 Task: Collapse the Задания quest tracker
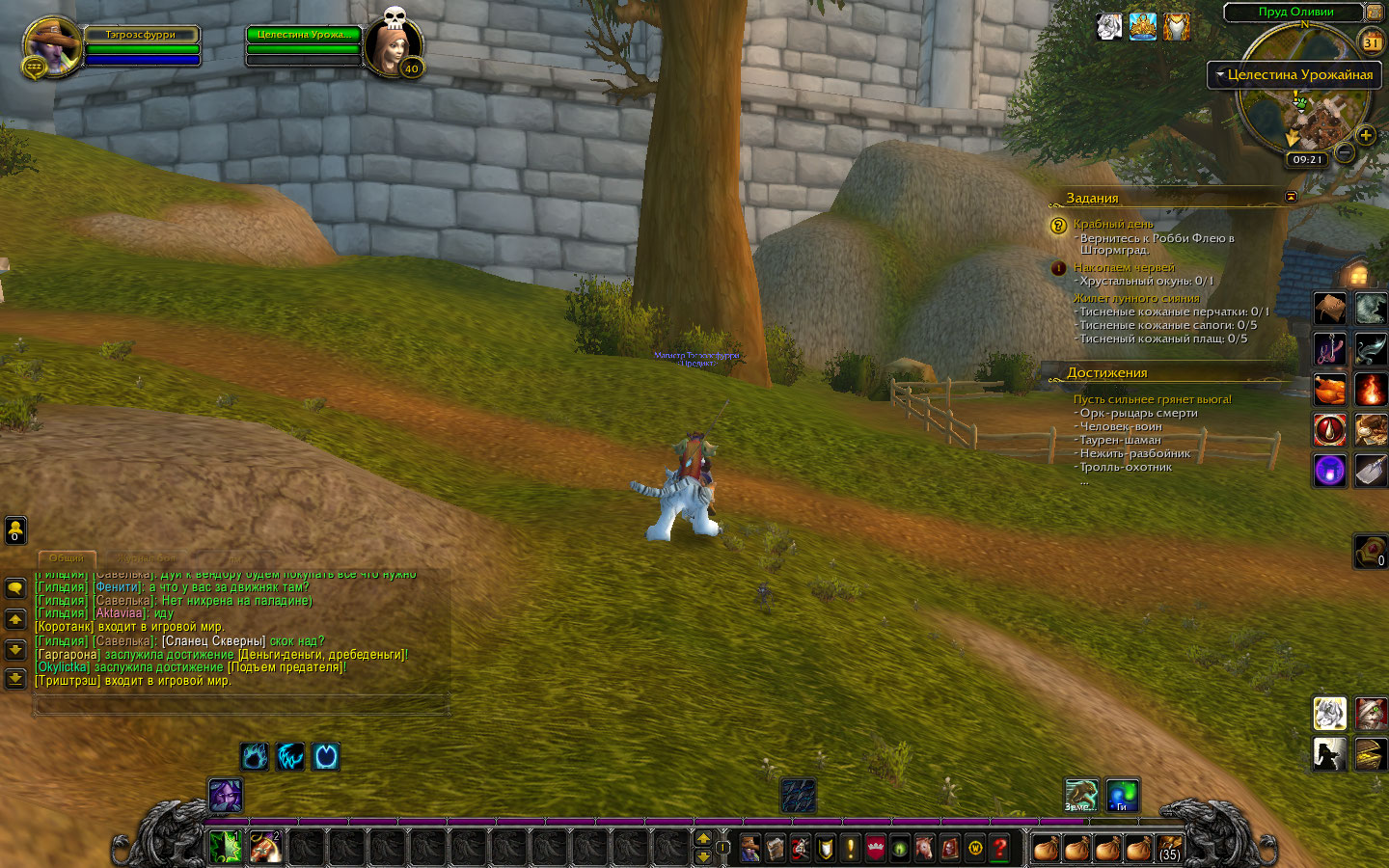click(x=1291, y=197)
